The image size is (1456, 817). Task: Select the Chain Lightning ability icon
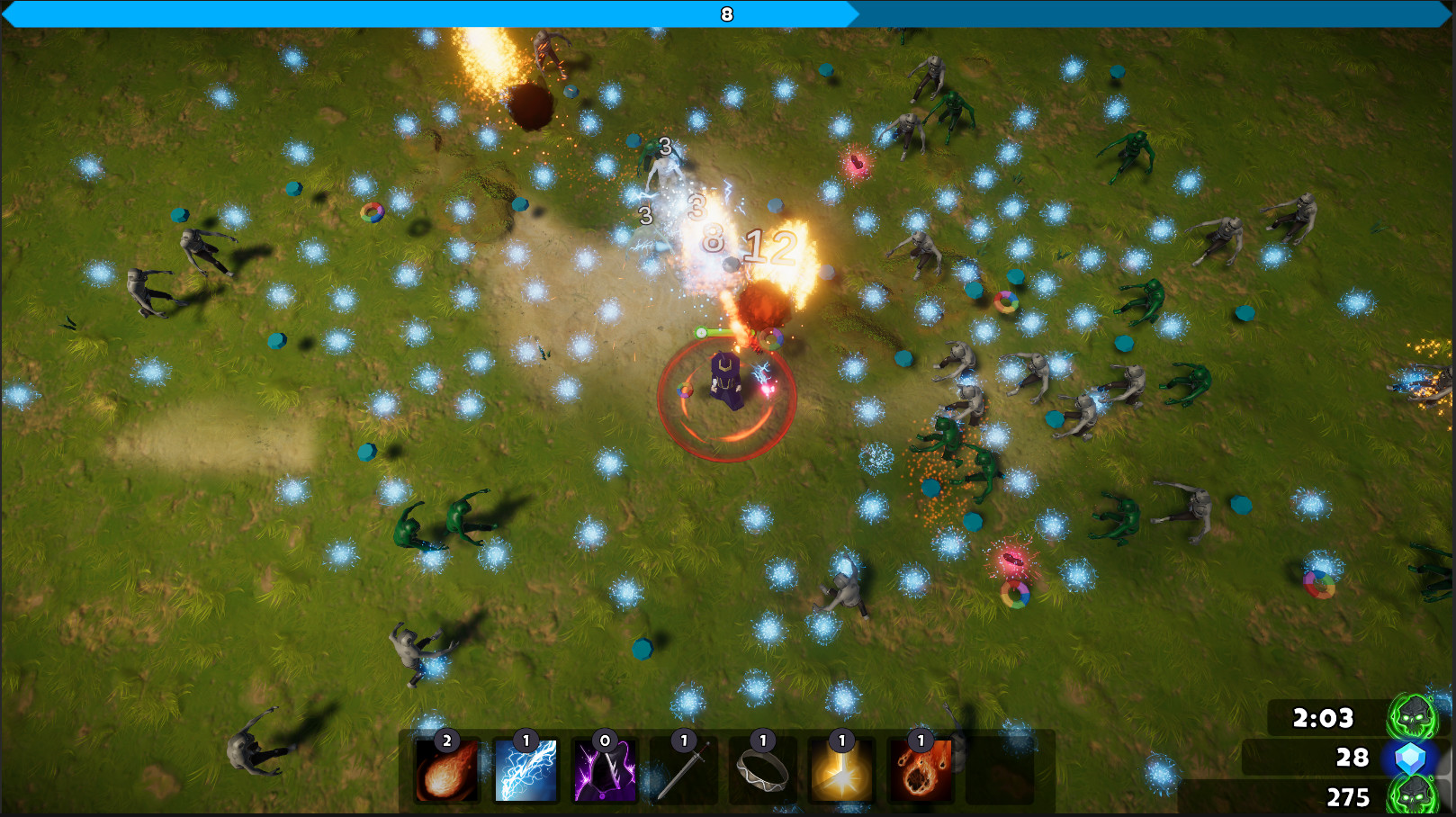525,771
